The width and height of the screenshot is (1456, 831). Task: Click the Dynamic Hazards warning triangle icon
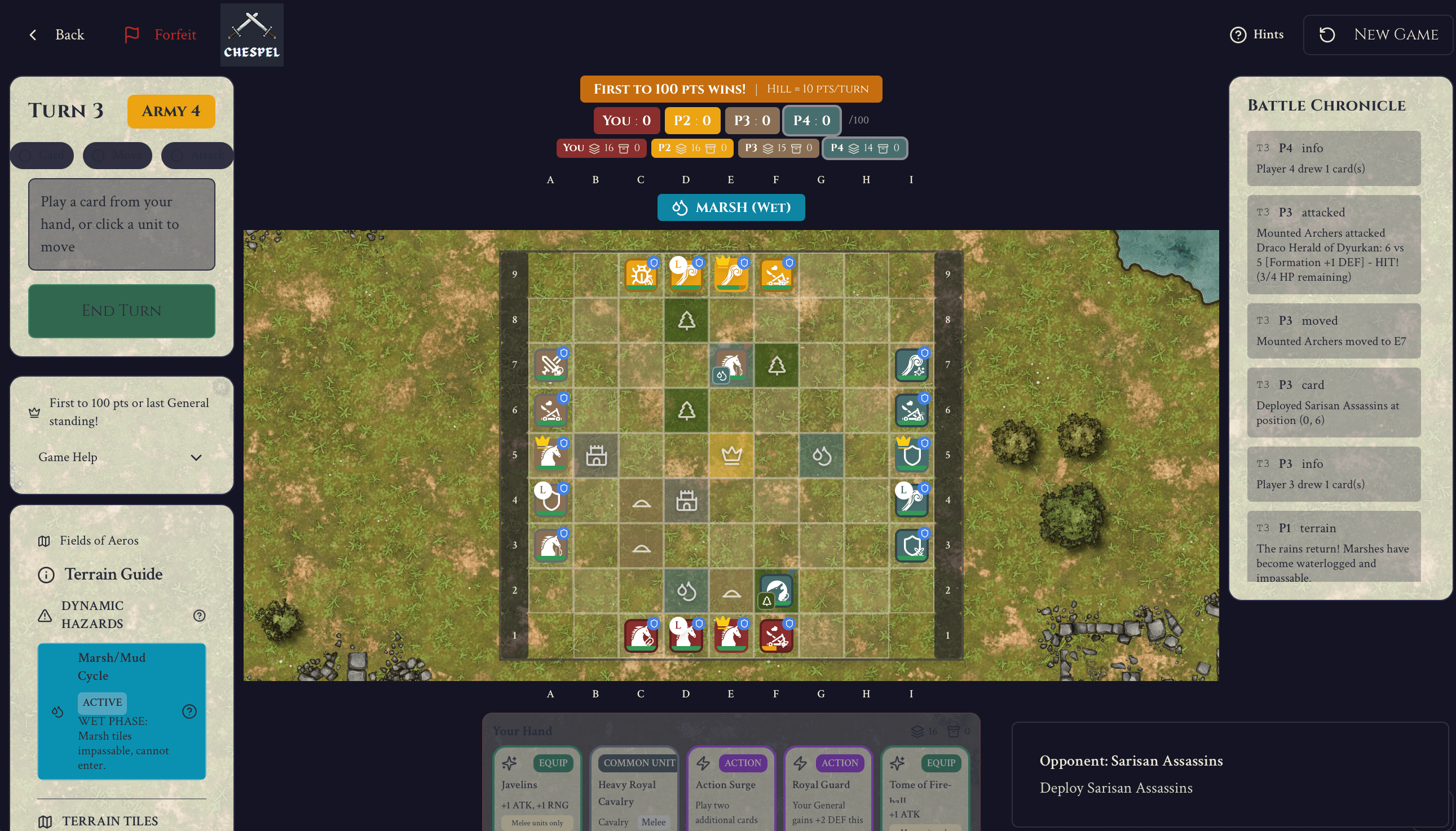pos(45,616)
